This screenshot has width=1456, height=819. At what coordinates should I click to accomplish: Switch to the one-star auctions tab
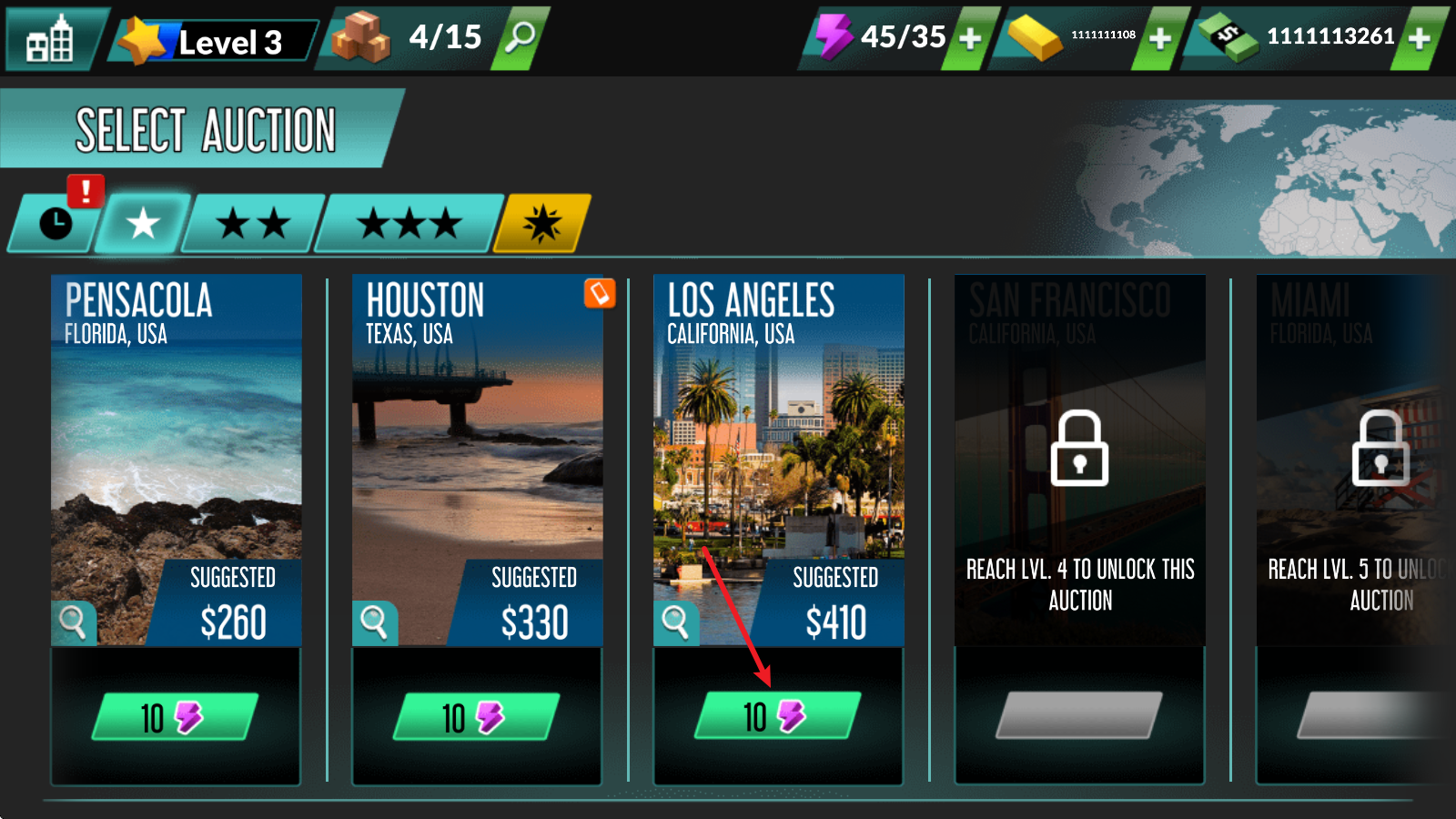click(x=143, y=223)
